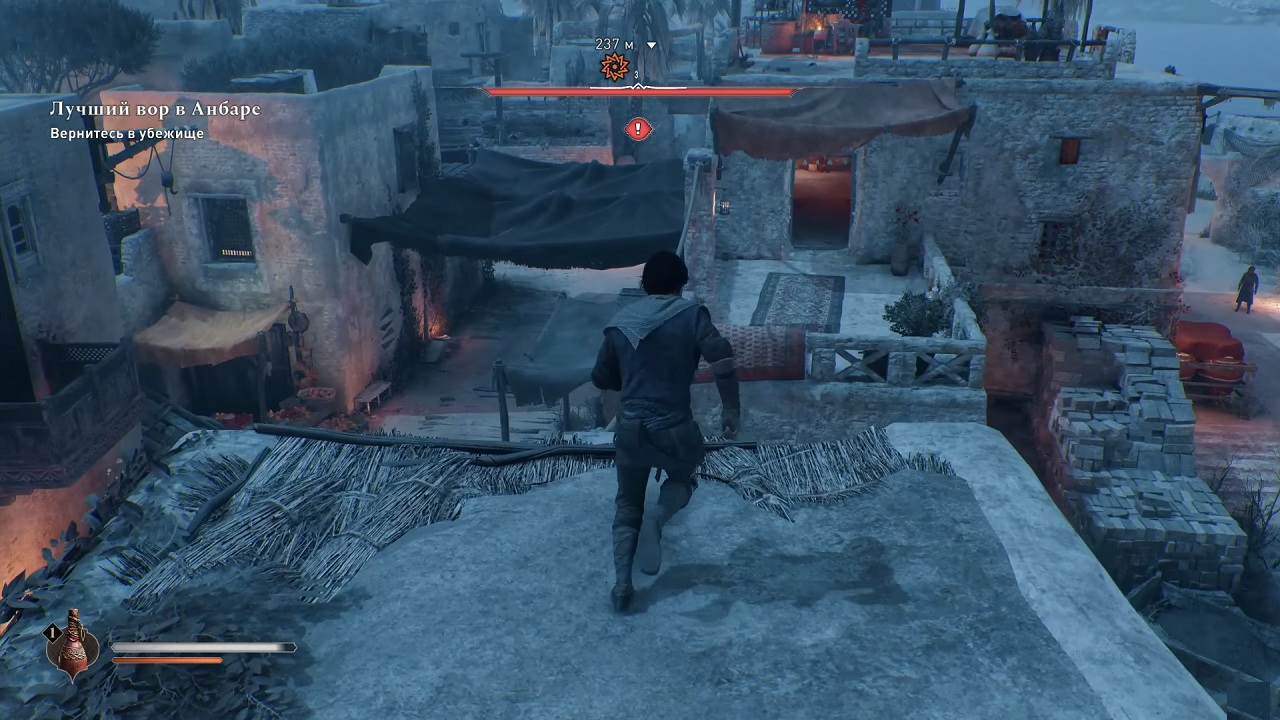Open the chevron below the distance readout
Image resolution: width=1280 pixels, height=720 pixels.
[x=651, y=45]
